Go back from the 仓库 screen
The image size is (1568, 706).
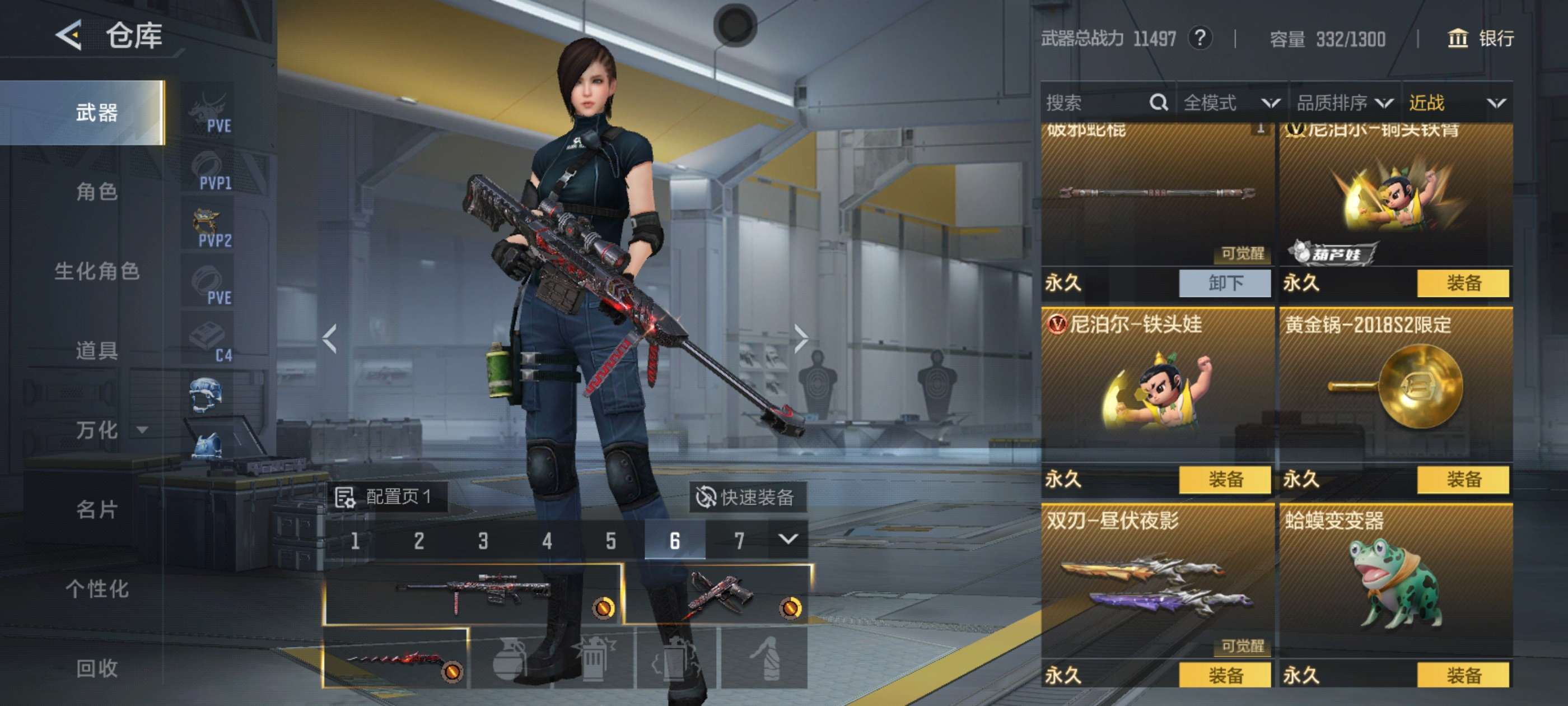tap(69, 35)
